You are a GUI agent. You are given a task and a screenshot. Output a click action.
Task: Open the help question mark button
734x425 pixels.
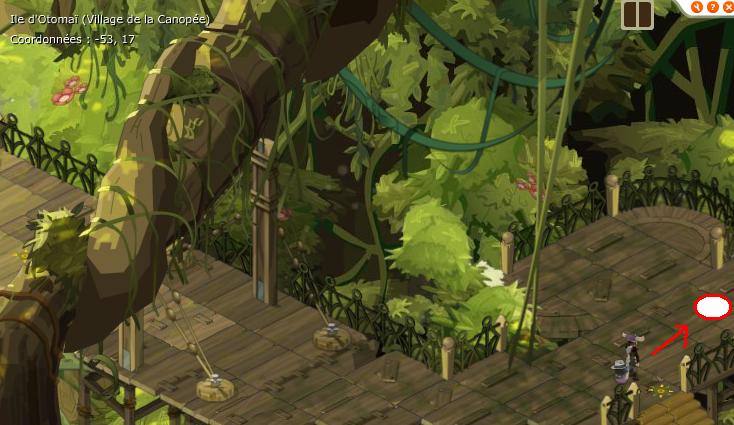pyautogui.click(x=712, y=7)
